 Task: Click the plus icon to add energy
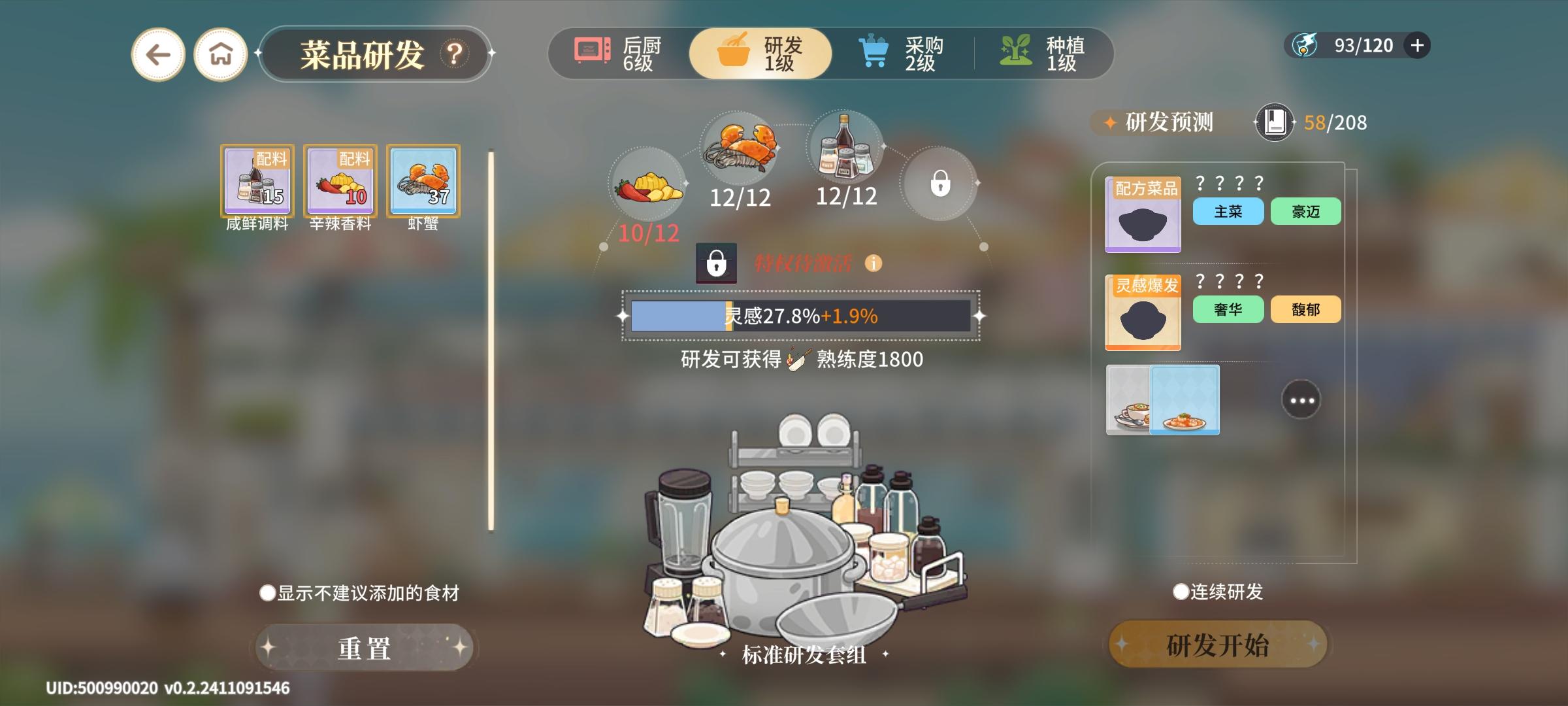pyautogui.click(x=1416, y=44)
